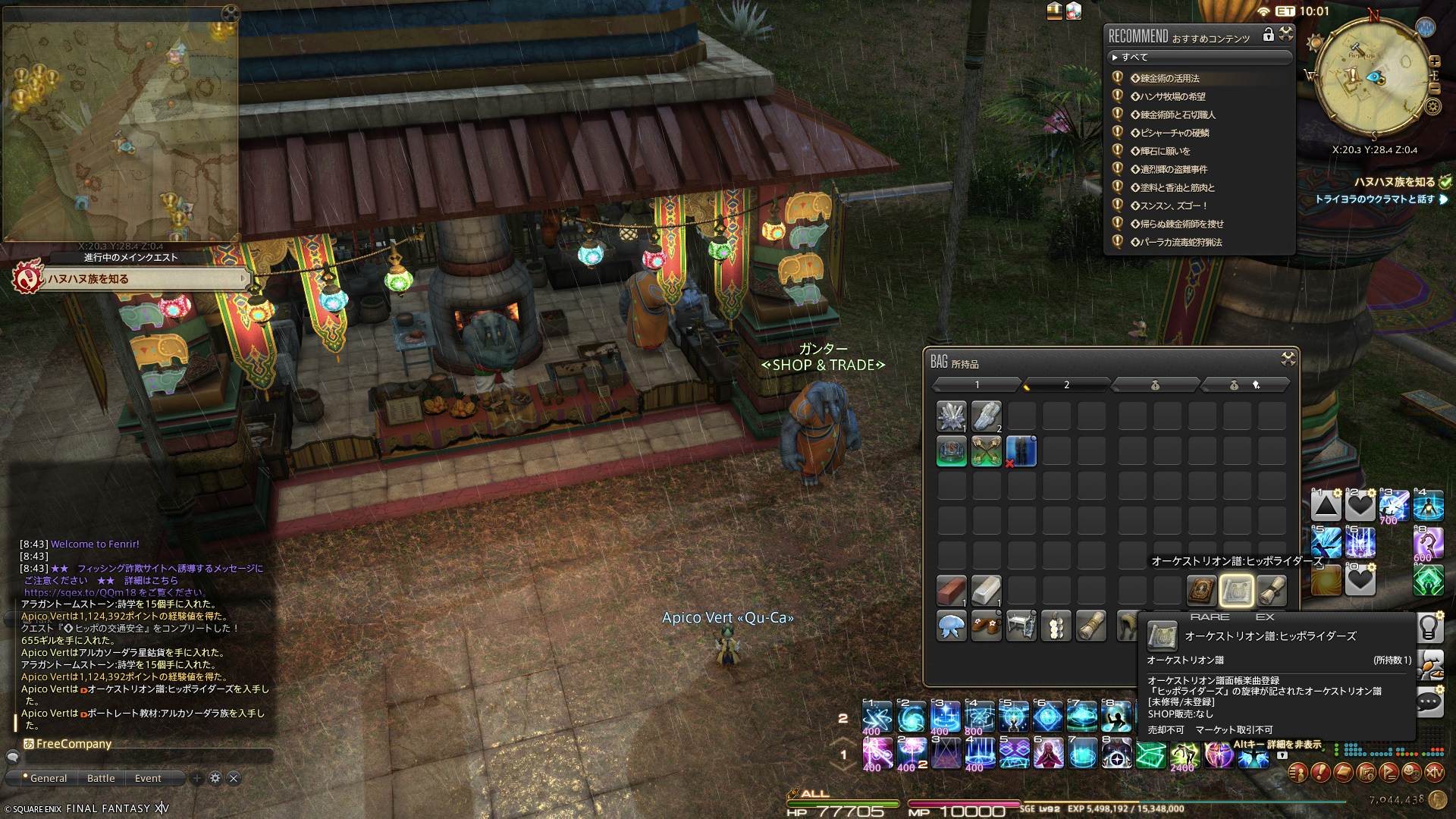1456x819 pixels.
Task: Open the chat settings gear
Action: (215, 778)
